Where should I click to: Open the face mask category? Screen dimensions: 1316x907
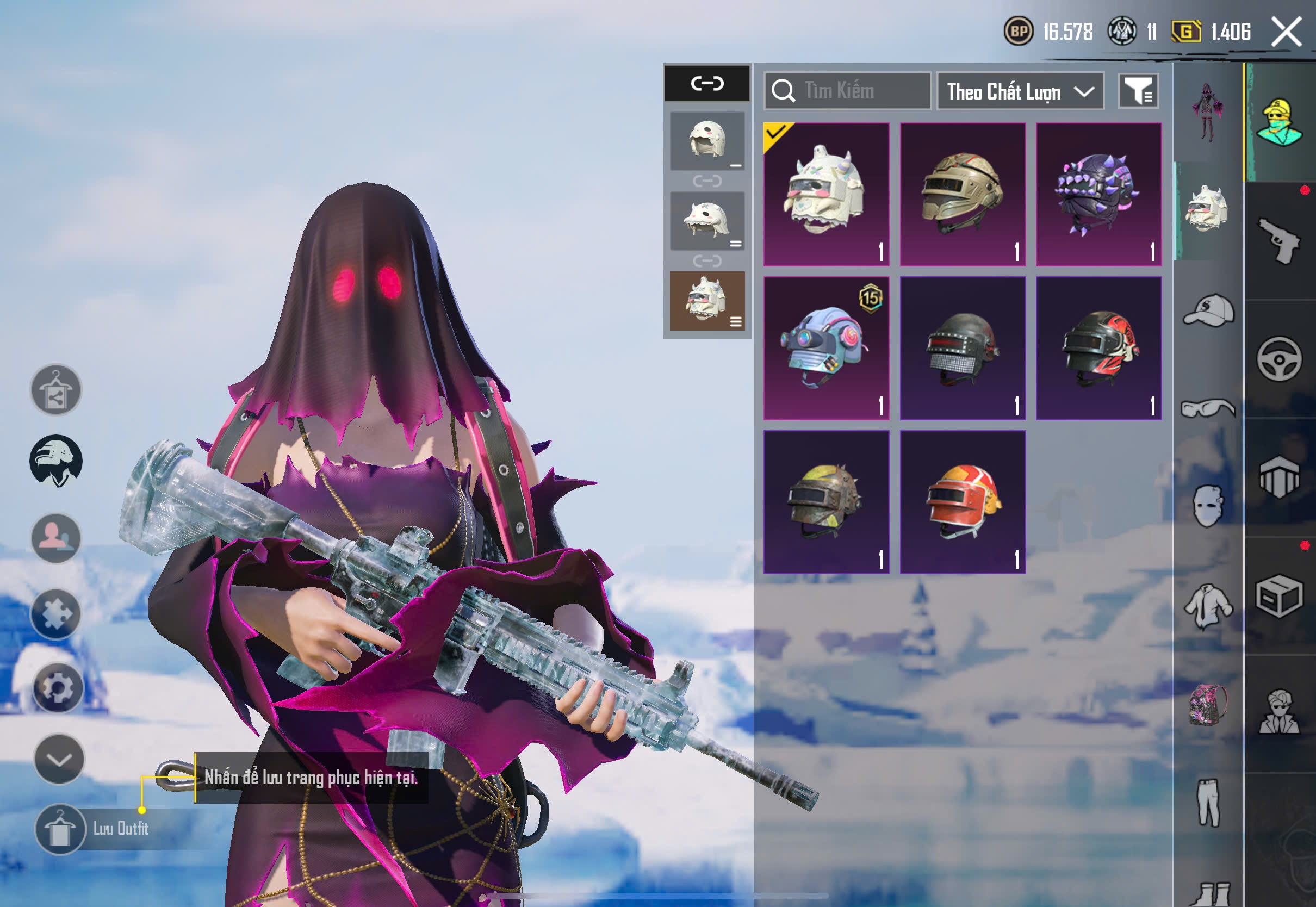[1208, 506]
